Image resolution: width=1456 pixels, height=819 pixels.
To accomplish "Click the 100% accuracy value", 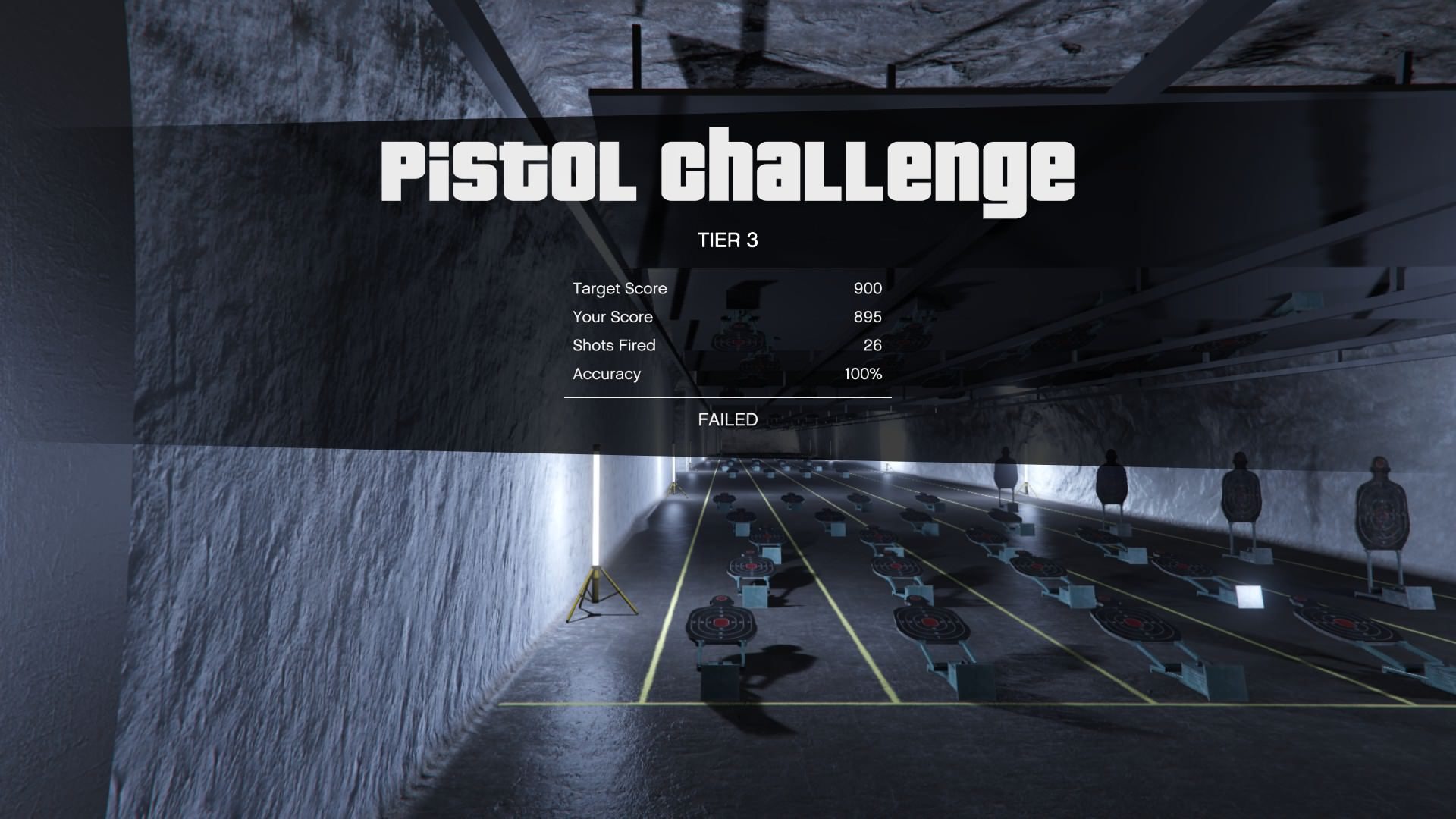I will coord(864,374).
